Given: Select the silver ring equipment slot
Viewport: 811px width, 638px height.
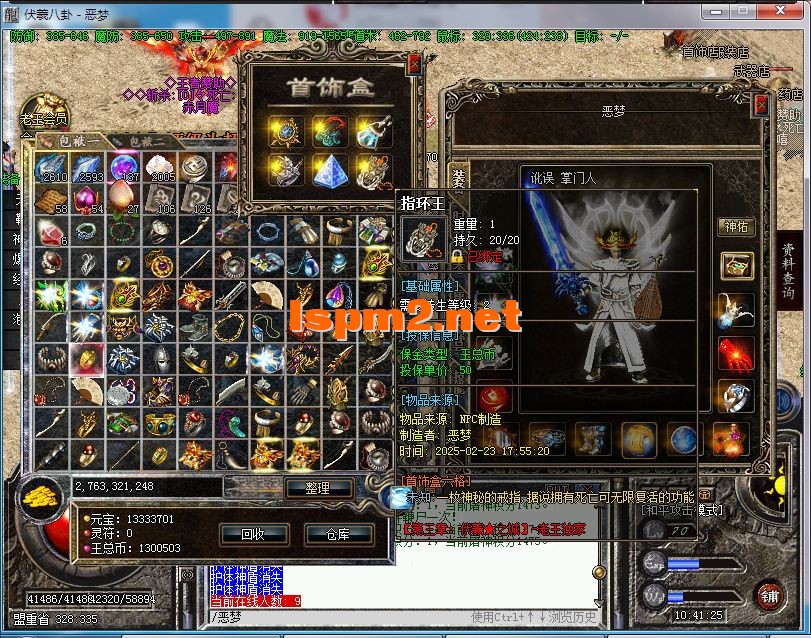Looking at the screenshot, I should [x=737, y=397].
